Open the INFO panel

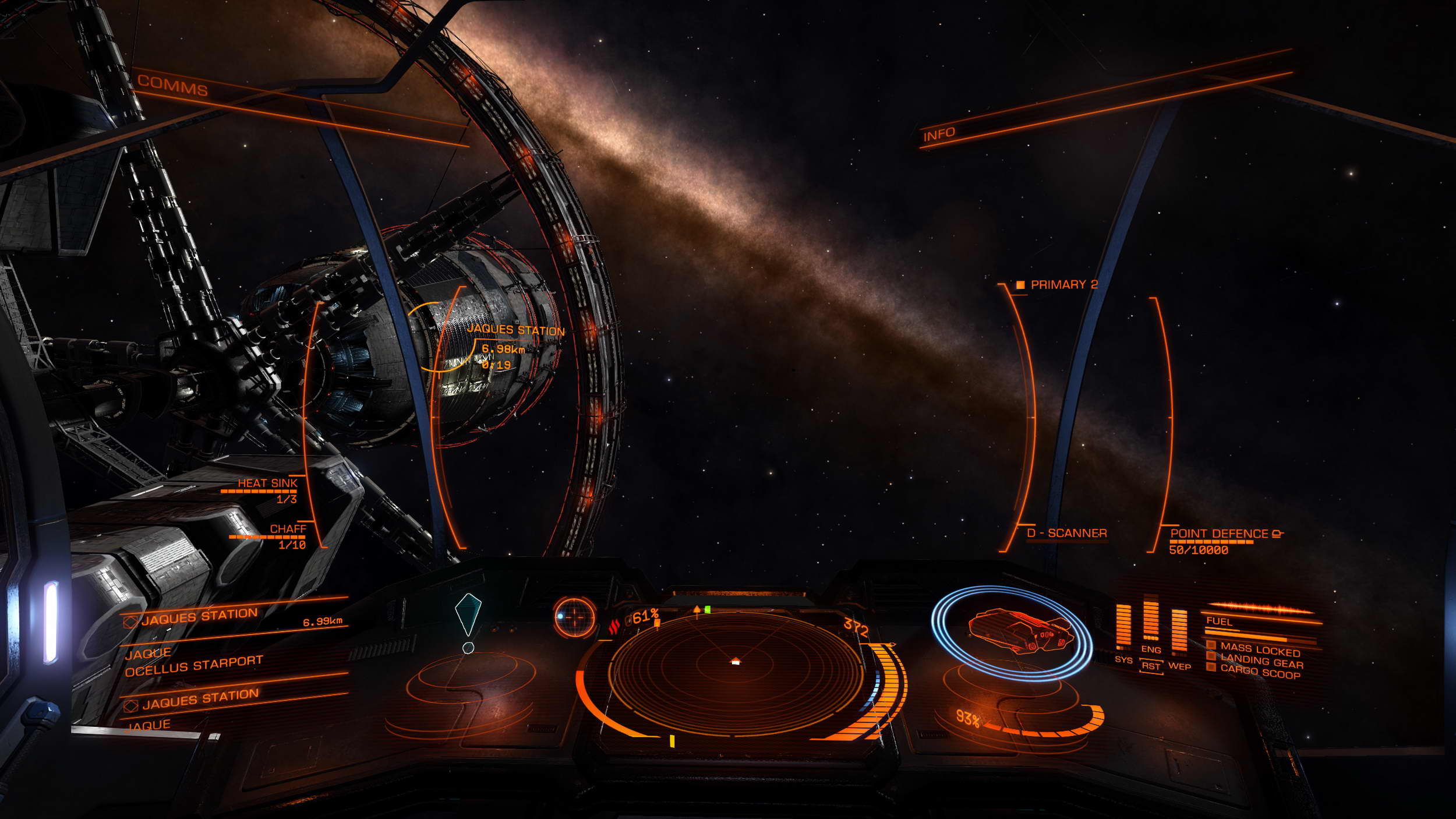click(x=939, y=135)
